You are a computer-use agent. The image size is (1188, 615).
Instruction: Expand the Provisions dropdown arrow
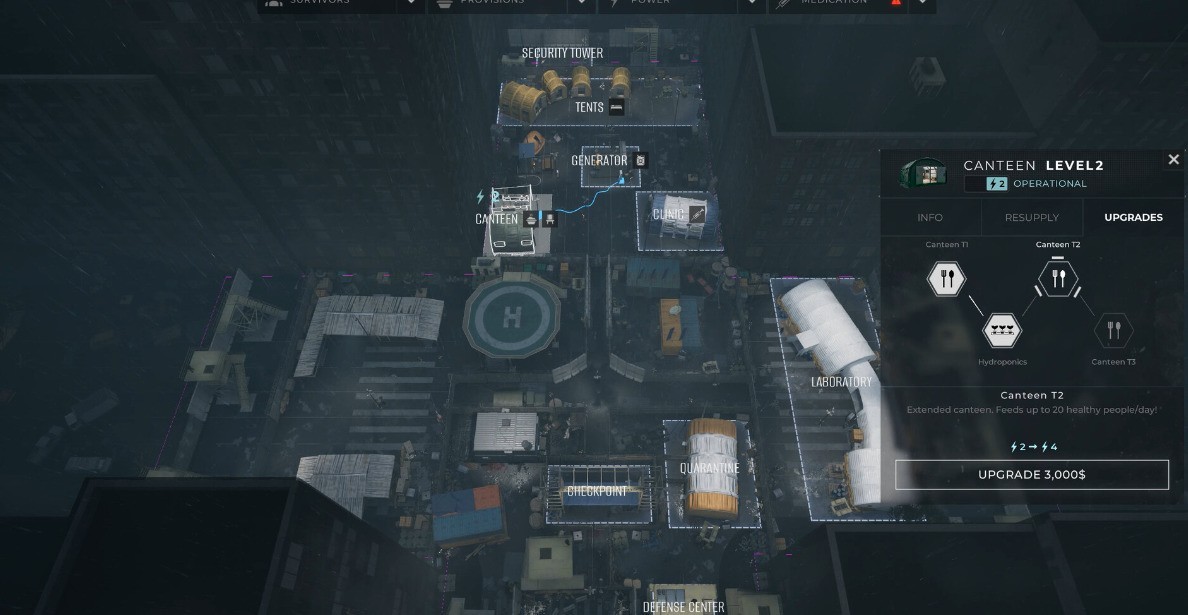coord(582,4)
